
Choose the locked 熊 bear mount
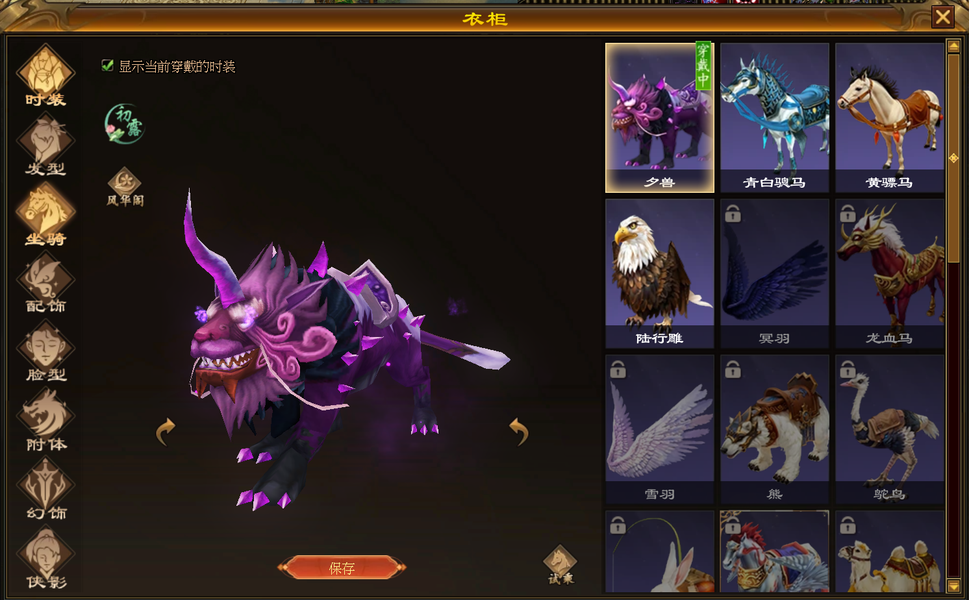(775, 429)
